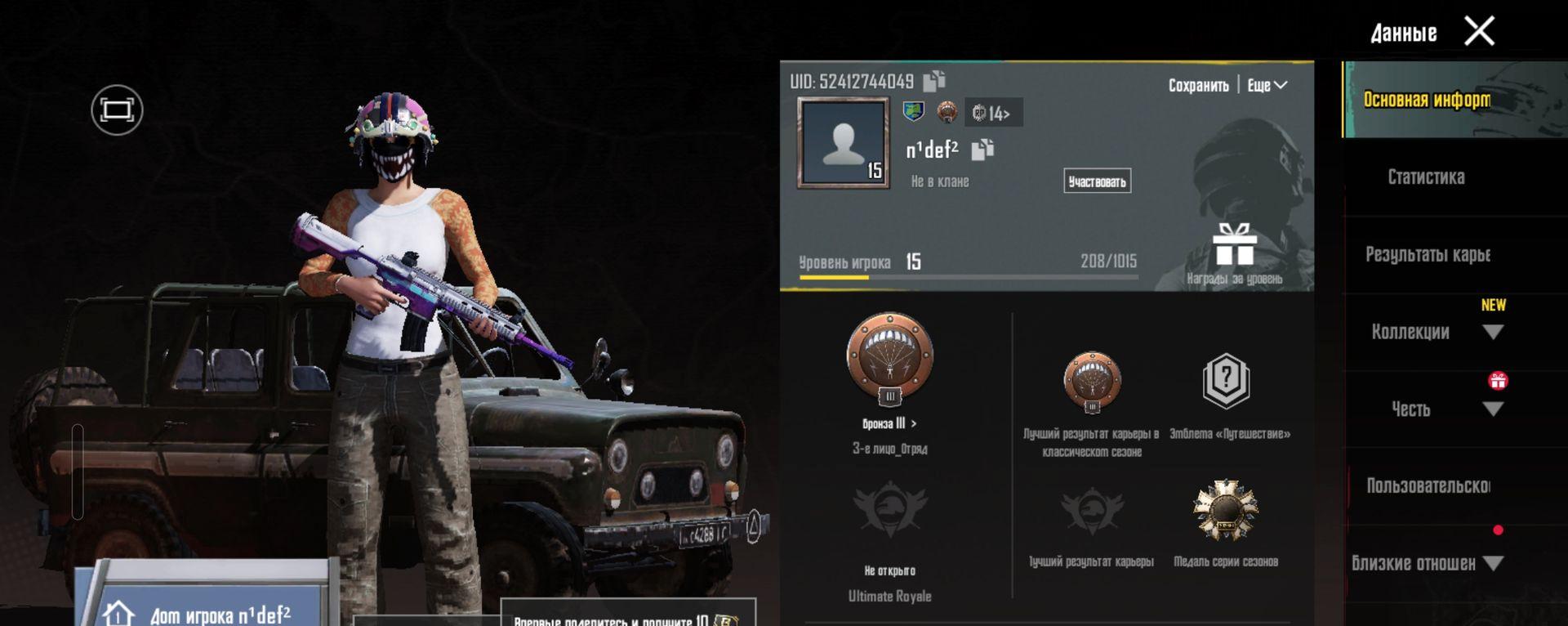
Task: Click the Участвовать clan button
Action: coord(1097,181)
